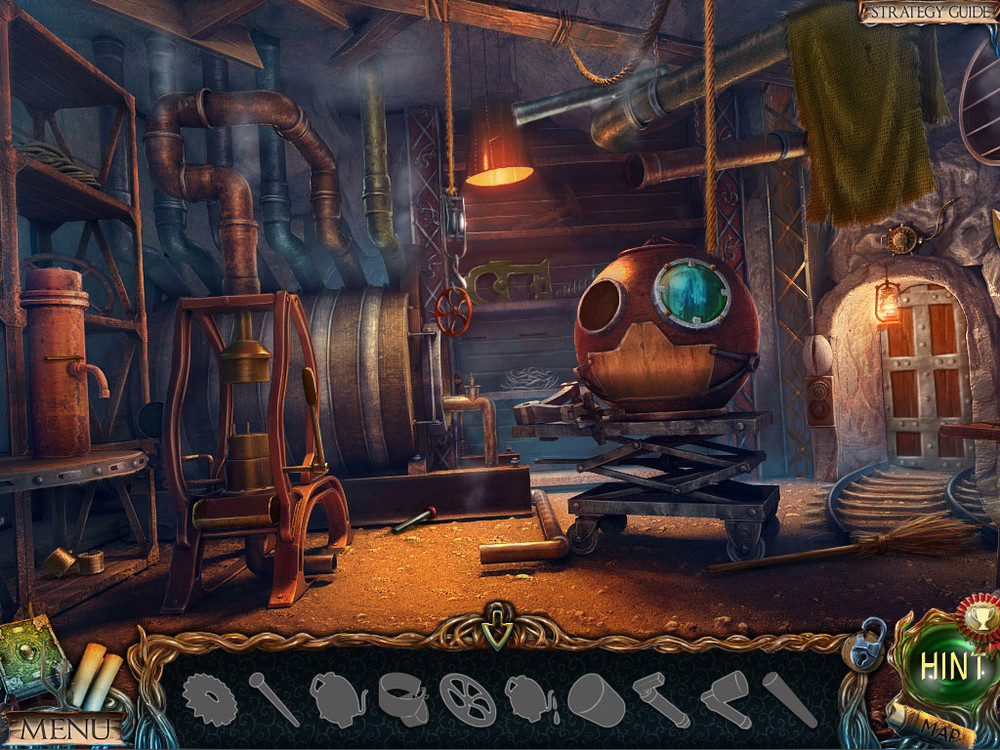Select the plain cylinder silhouette
This screenshot has height=750, width=1000.
pyautogui.click(x=596, y=699)
